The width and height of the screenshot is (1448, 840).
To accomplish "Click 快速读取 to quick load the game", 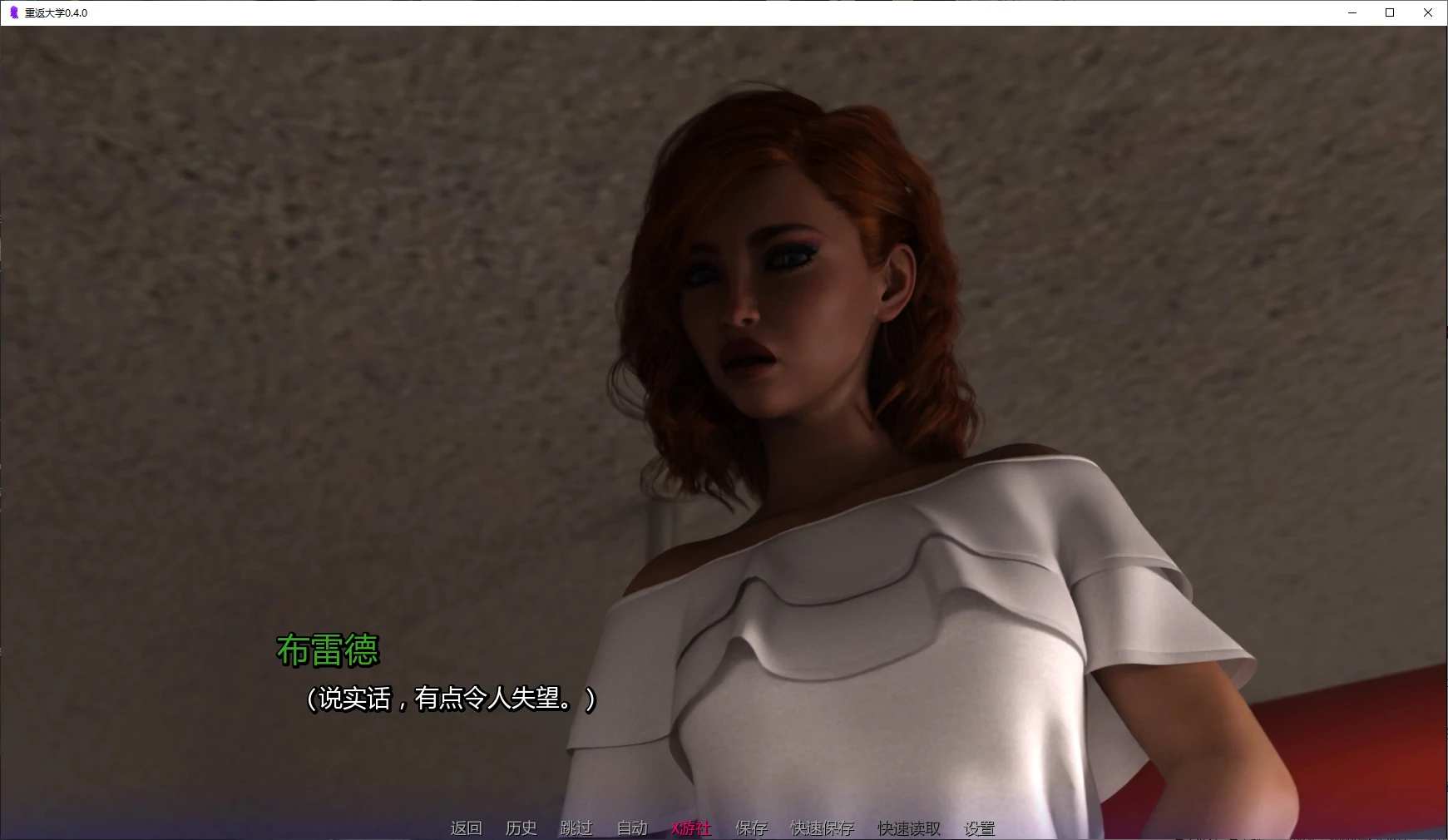I will click(907, 828).
